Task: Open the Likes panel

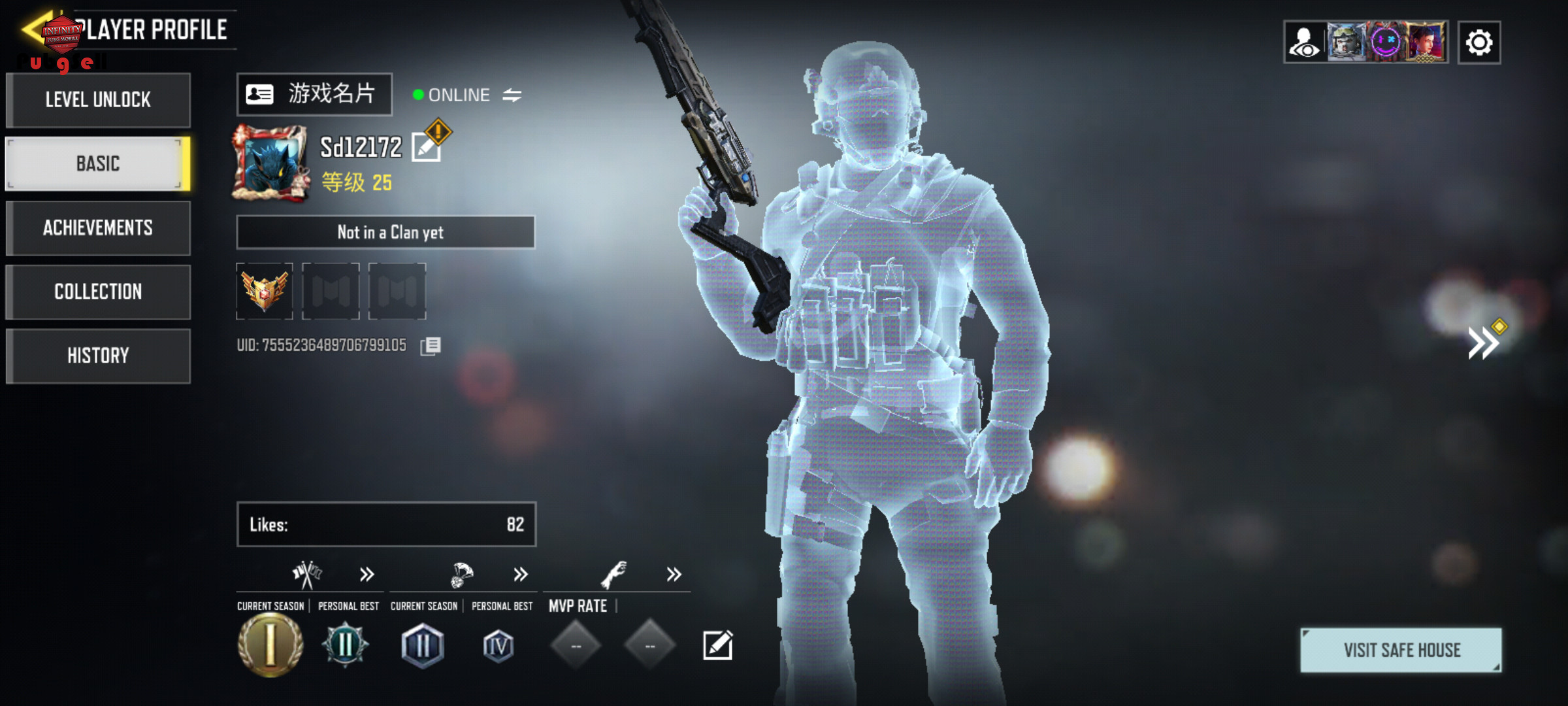Action: (386, 524)
